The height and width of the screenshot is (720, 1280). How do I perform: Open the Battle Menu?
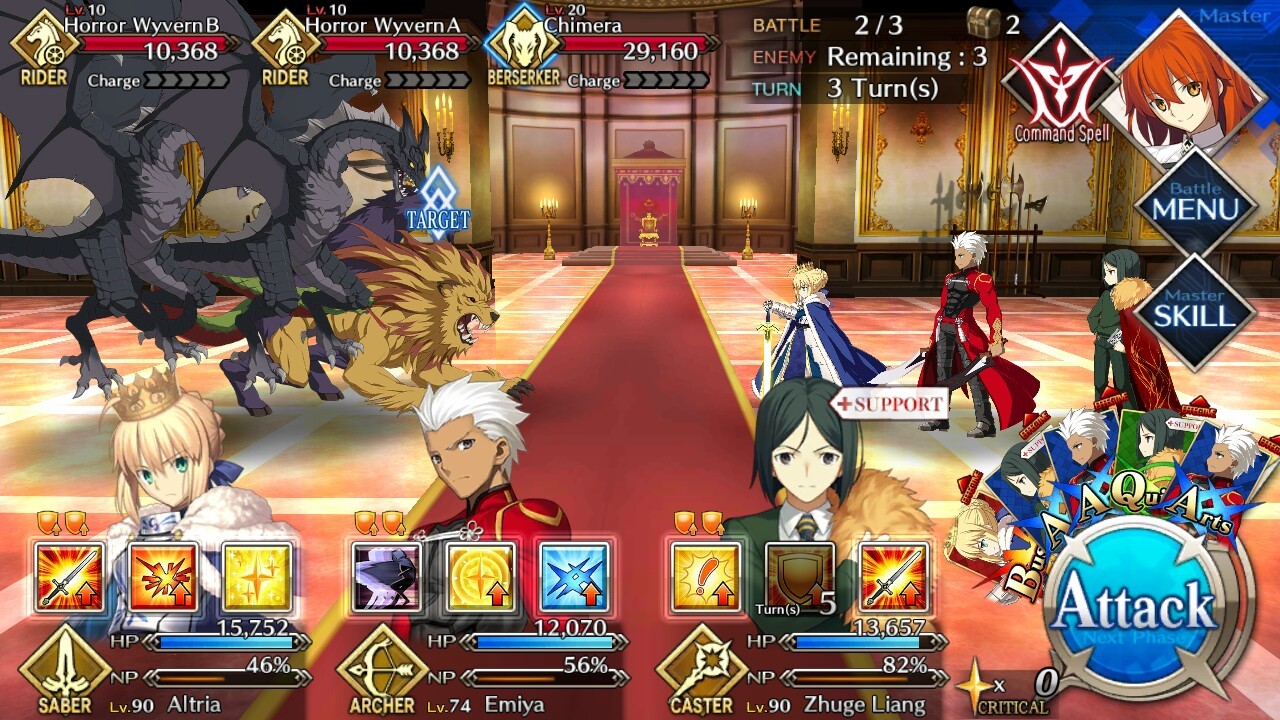point(1196,206)
